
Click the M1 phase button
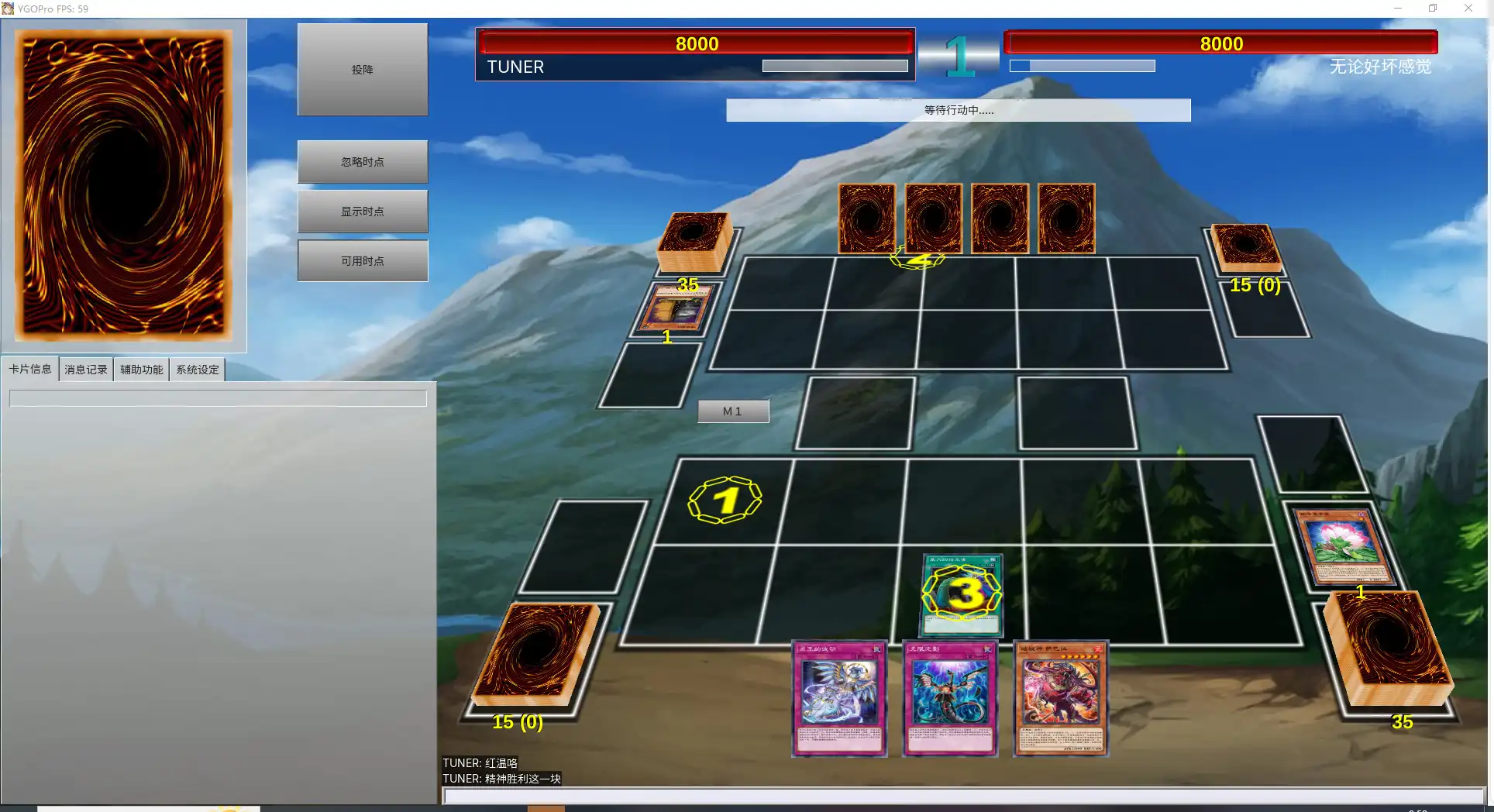tap(732, 411)
